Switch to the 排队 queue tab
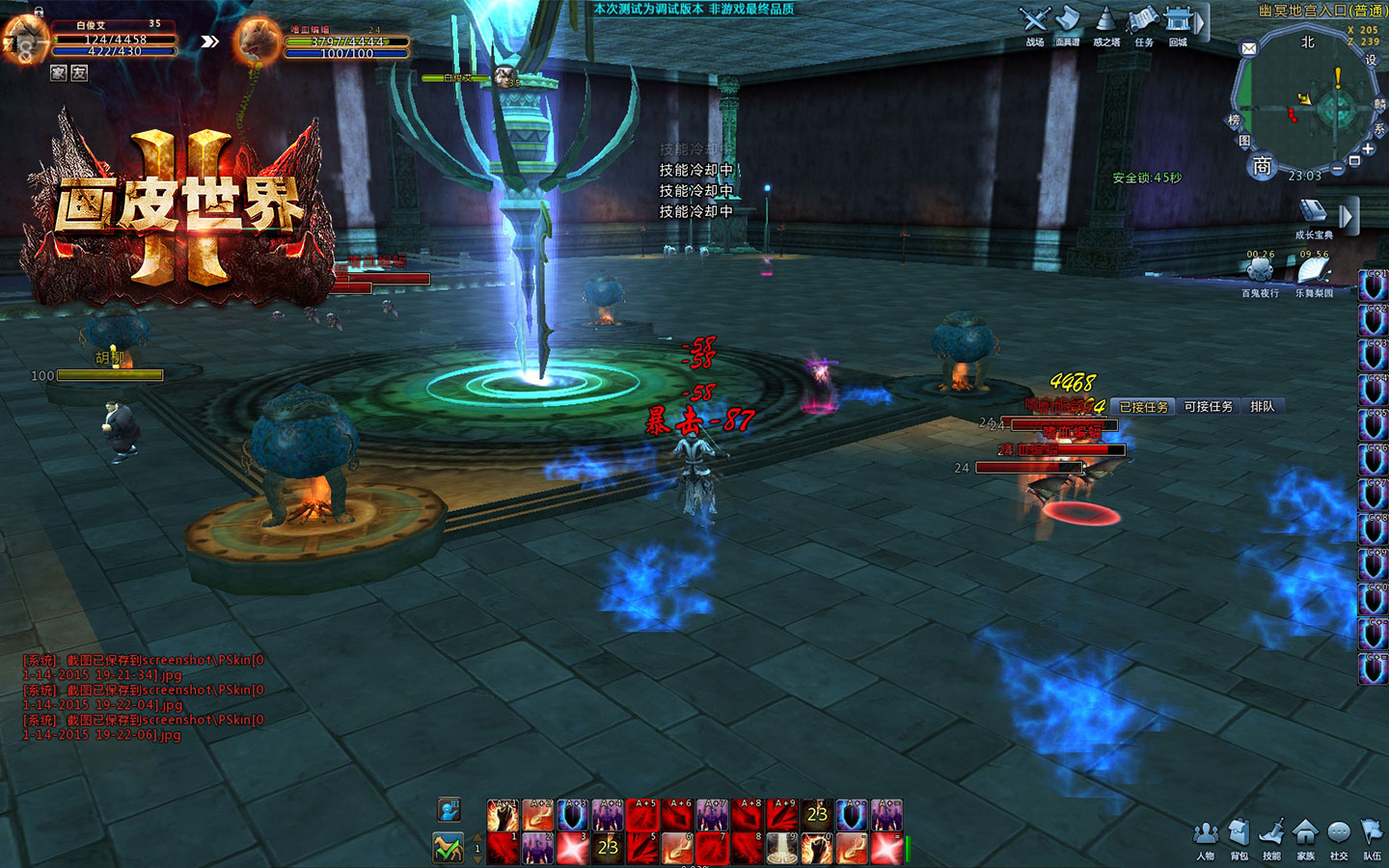The height and width of the screenshot is (868, 1389). coord(1262,407)
